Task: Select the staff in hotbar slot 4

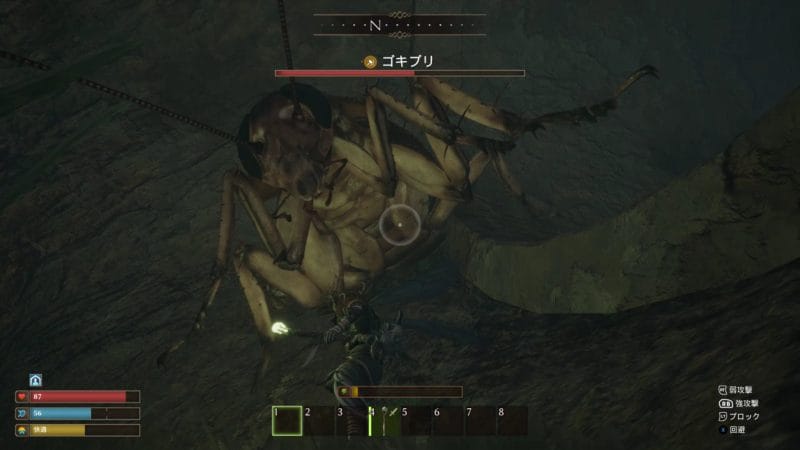Action: pos(385,421)
